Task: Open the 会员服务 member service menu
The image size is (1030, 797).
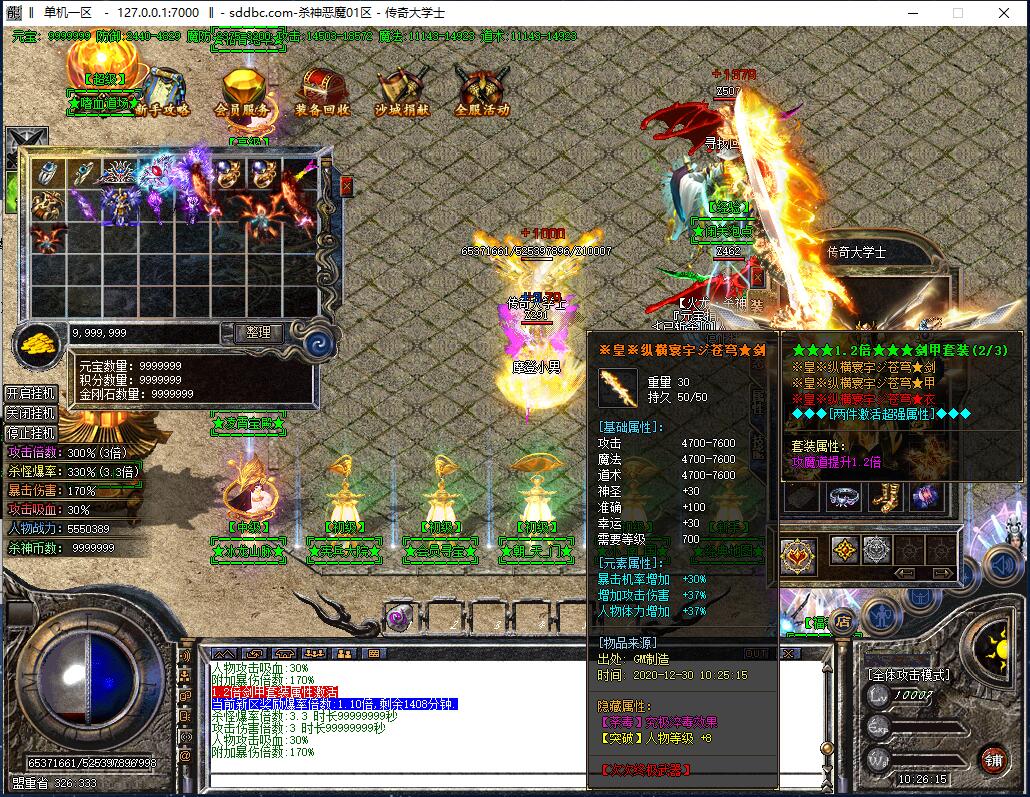Action: click(x=241, y=93)
